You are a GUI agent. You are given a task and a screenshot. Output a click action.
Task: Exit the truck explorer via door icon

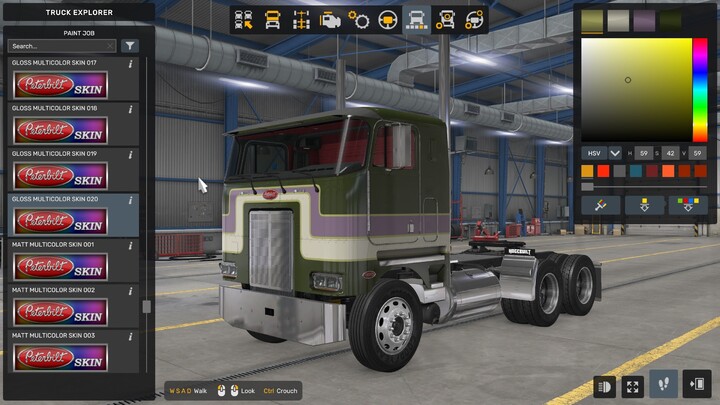click(x=697, y=385)
